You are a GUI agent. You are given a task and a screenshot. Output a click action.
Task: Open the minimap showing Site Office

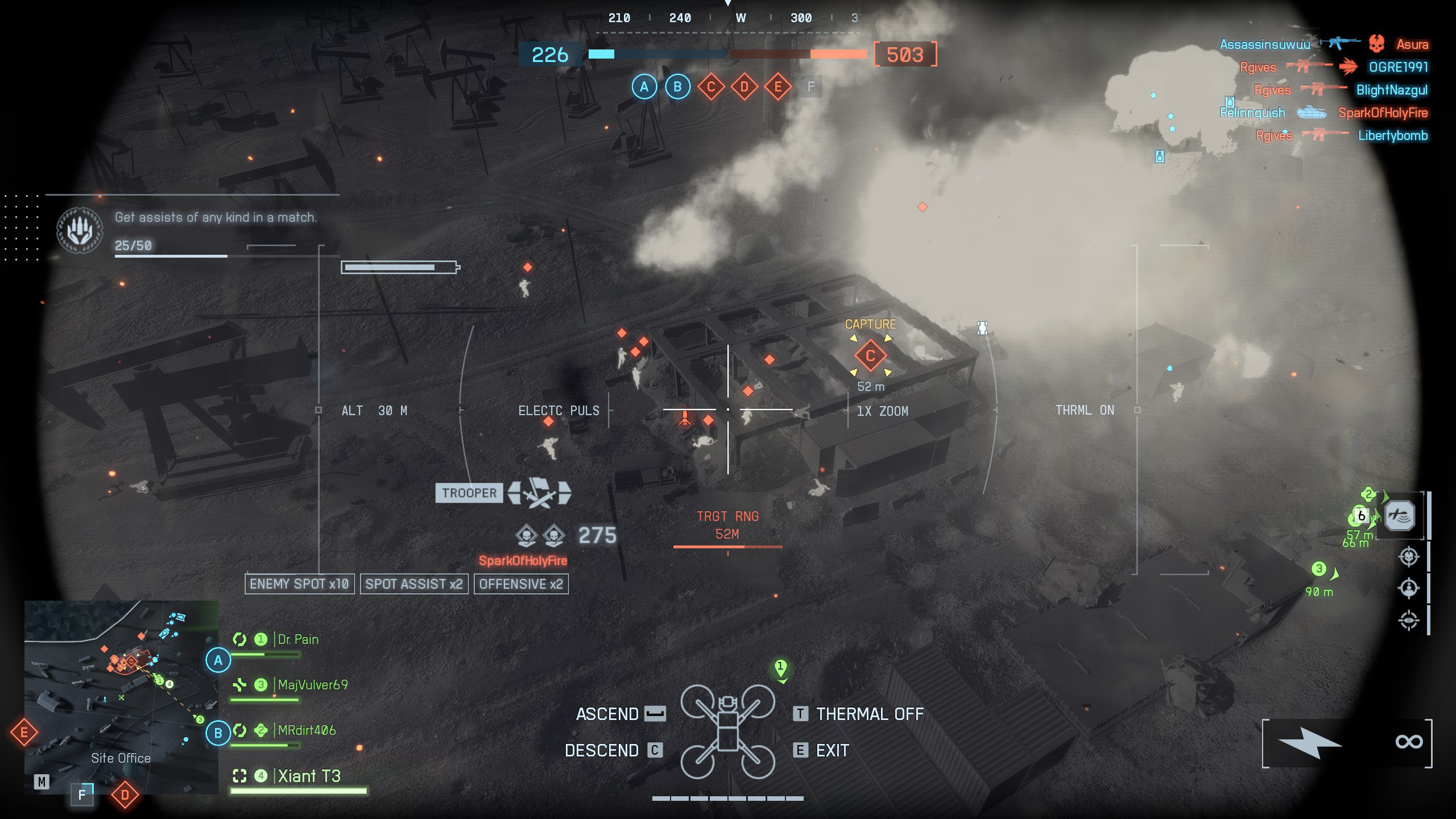click(121, 697)
